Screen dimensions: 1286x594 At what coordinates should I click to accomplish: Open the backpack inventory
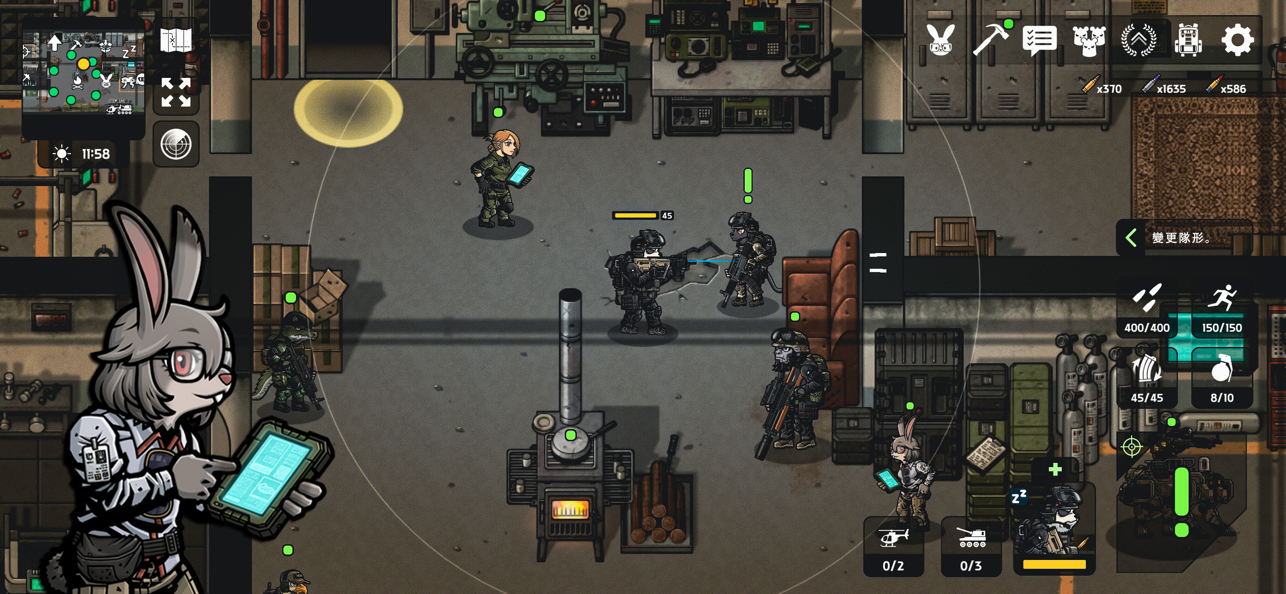coord(1188,40)
